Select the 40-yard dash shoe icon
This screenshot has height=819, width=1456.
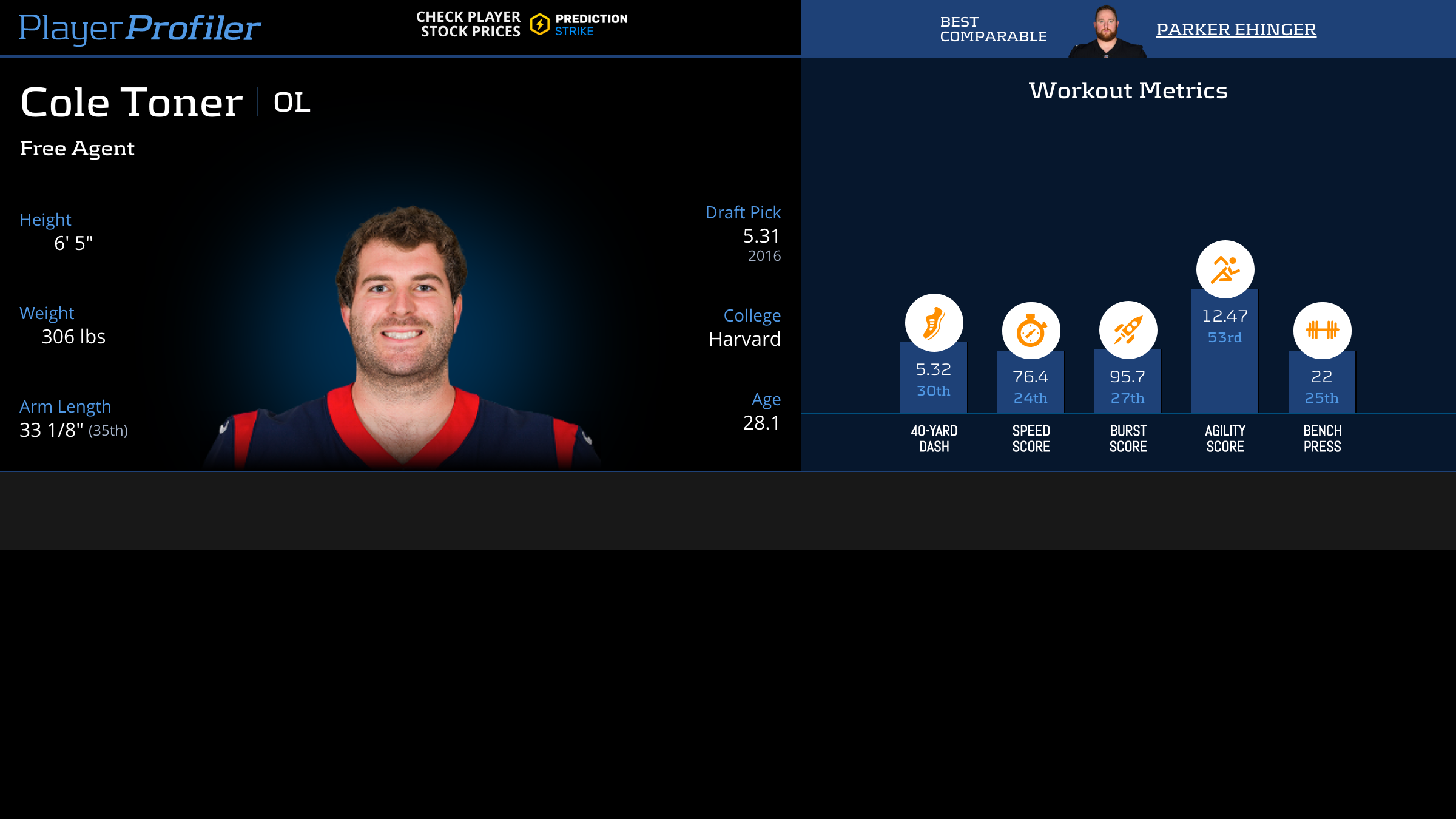coord(934,323)
